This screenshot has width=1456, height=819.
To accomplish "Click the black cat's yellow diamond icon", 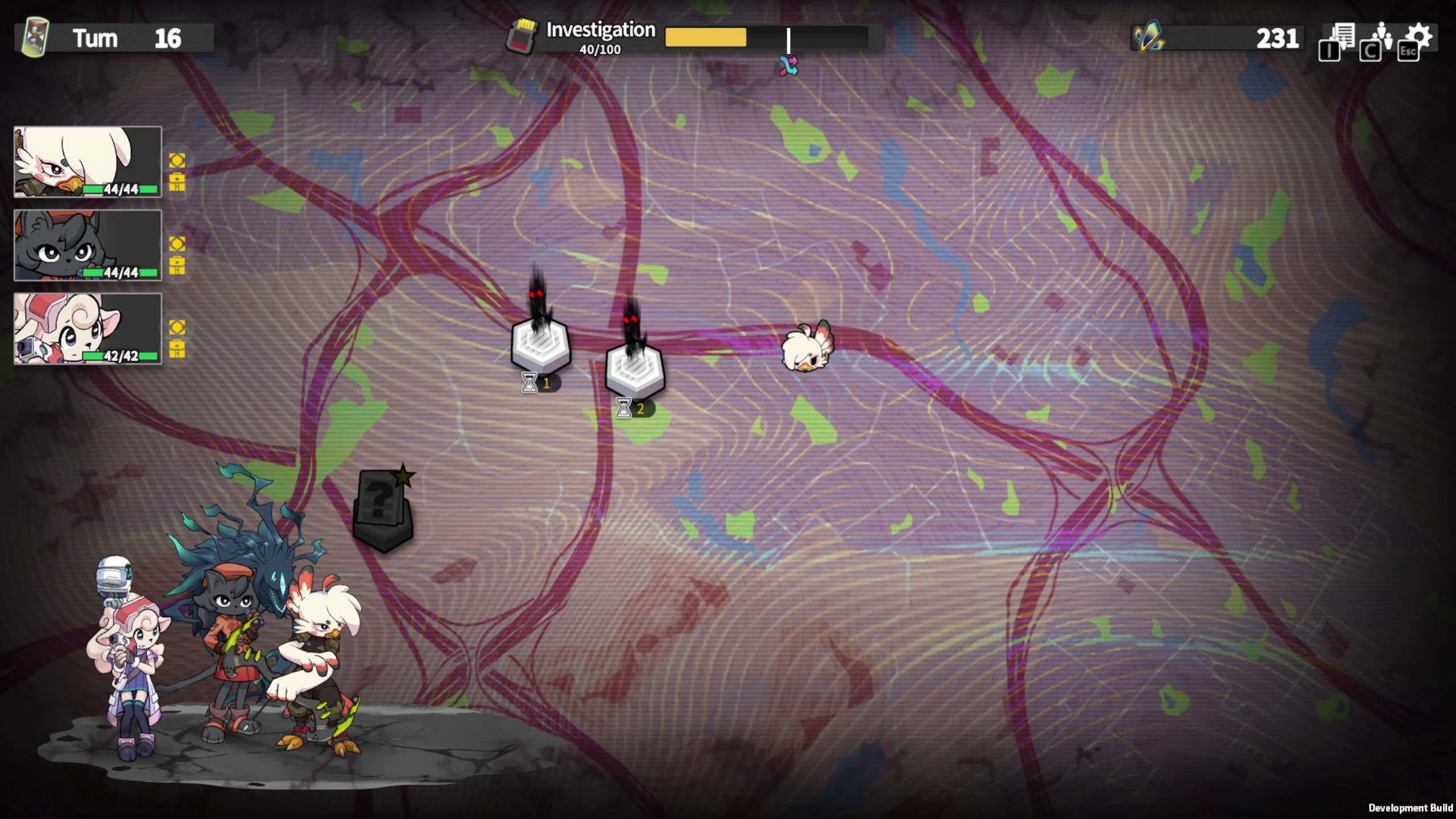I will point(177,243).
